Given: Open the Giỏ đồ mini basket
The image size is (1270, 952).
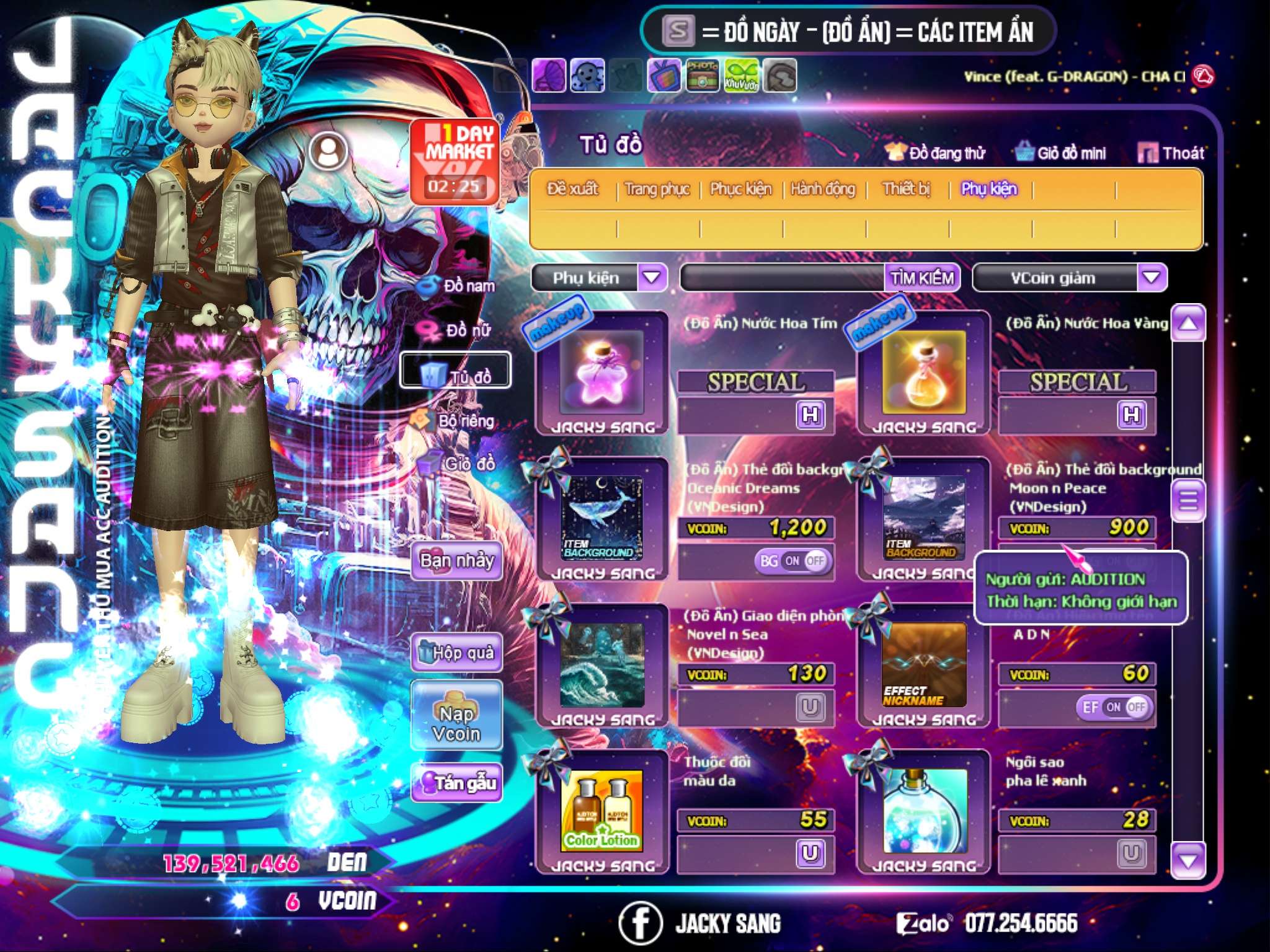Looking at the screenshot, I should pyautogui.click(x=1060, y=152).
